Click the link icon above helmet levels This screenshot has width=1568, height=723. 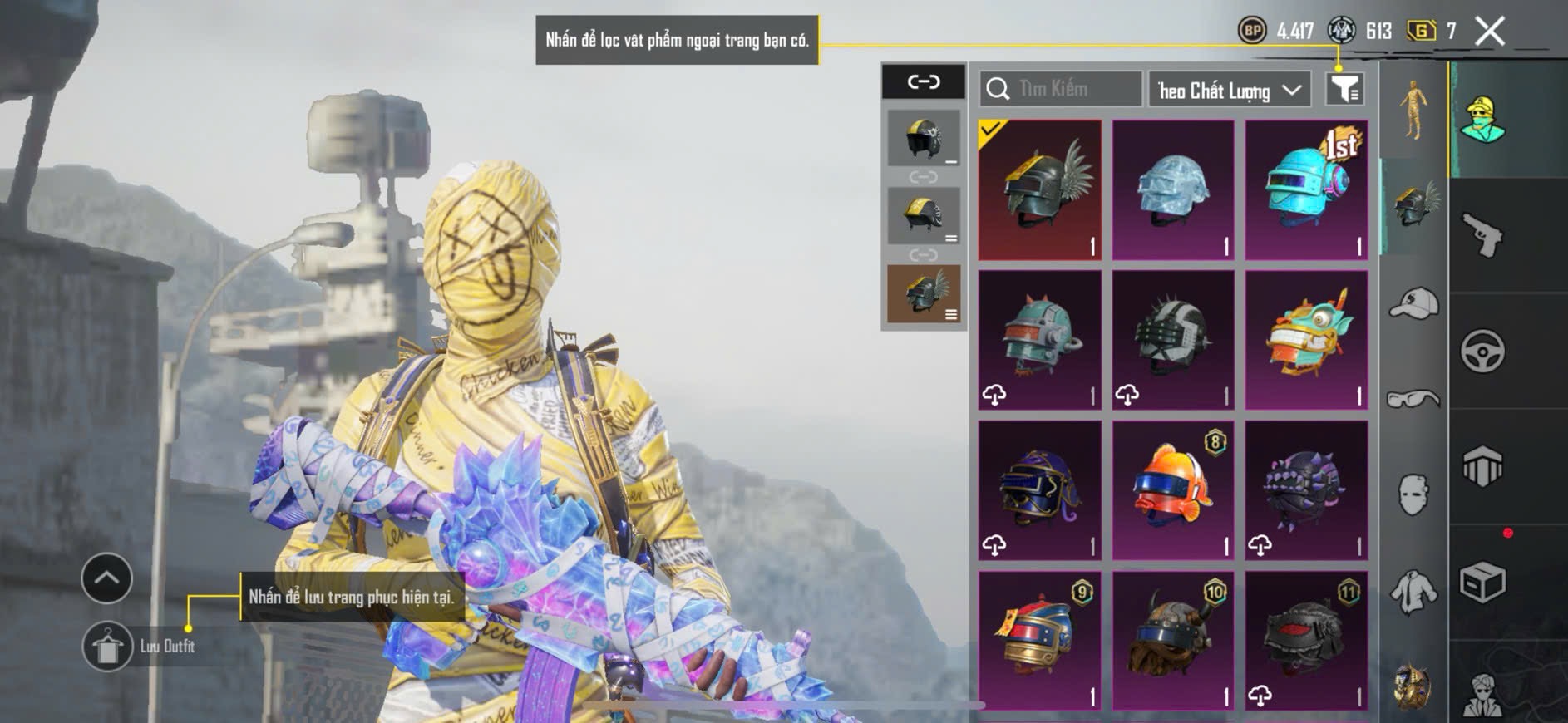click(x=924, y=81)
